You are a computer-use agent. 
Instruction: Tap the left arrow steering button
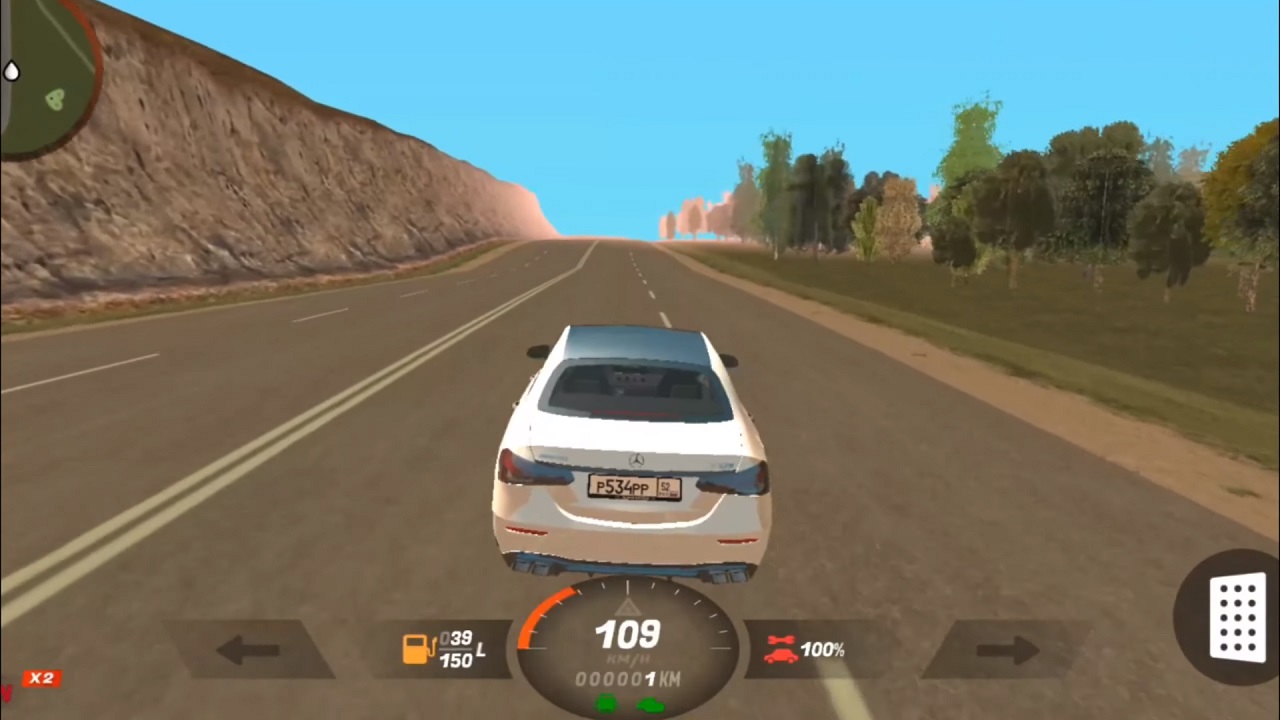[x=248, y=650]
